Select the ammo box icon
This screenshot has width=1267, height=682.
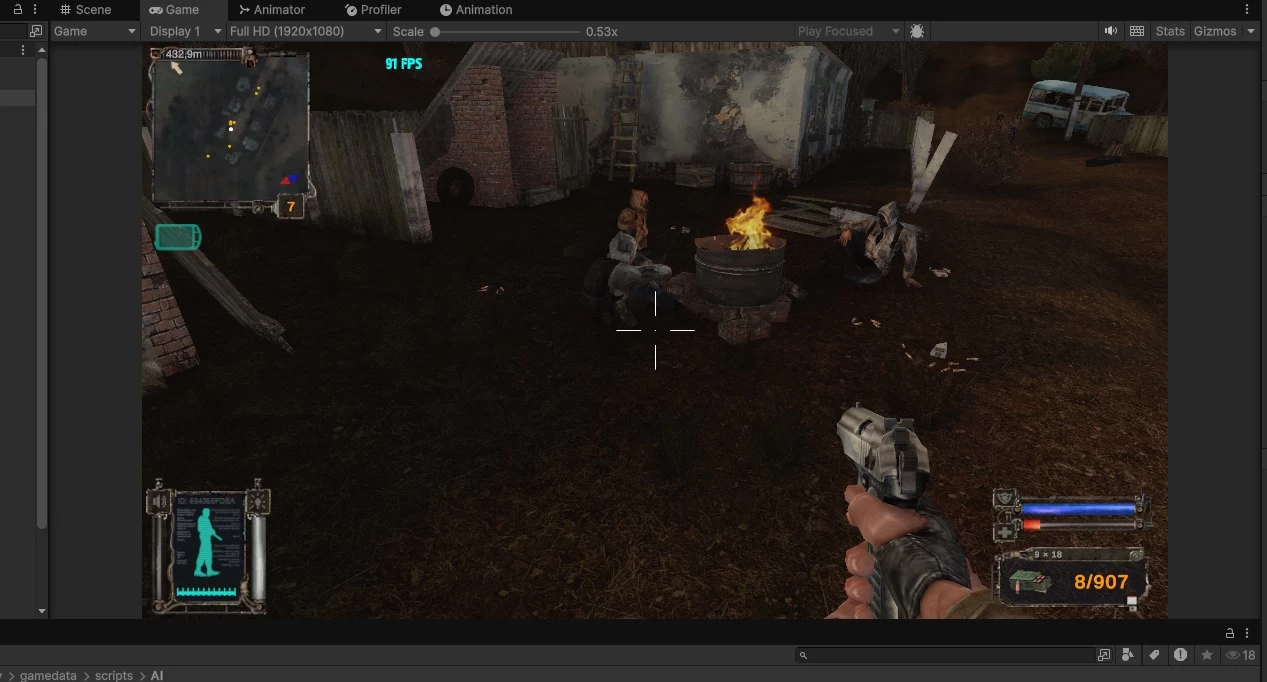1029,582
